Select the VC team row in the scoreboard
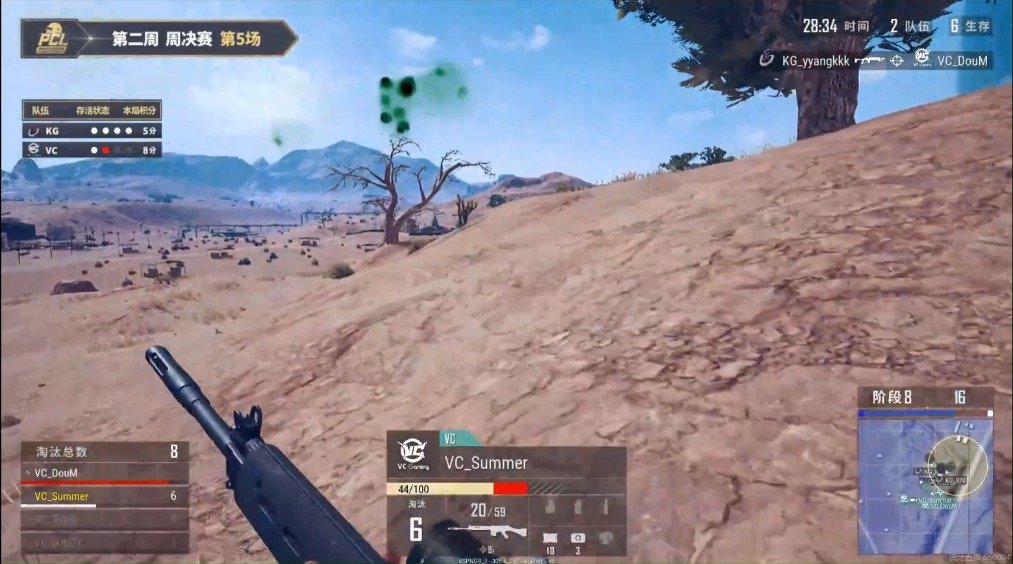The image size is (1013, 564). 92,150
